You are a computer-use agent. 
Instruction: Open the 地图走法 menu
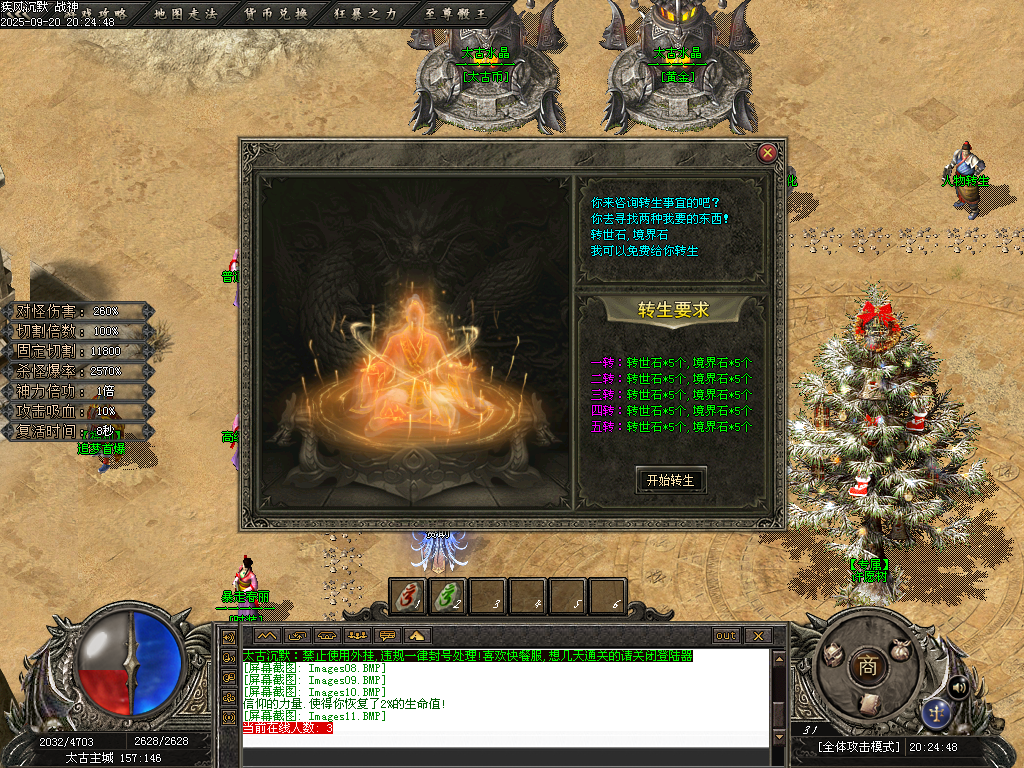(184, 13)
